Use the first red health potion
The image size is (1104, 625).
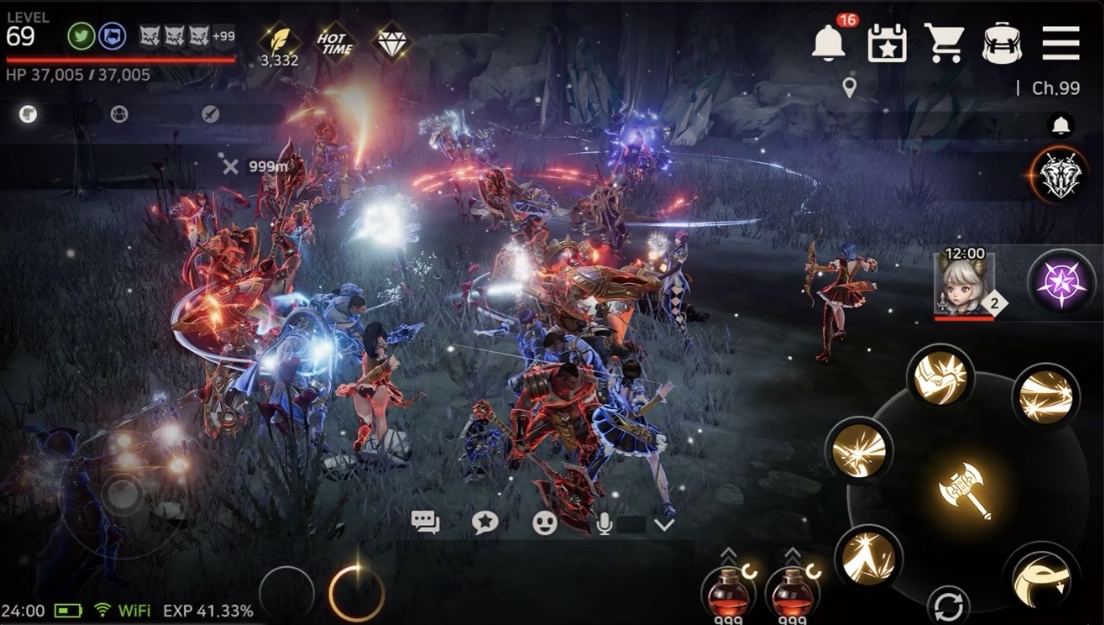(x=730, y=590)
